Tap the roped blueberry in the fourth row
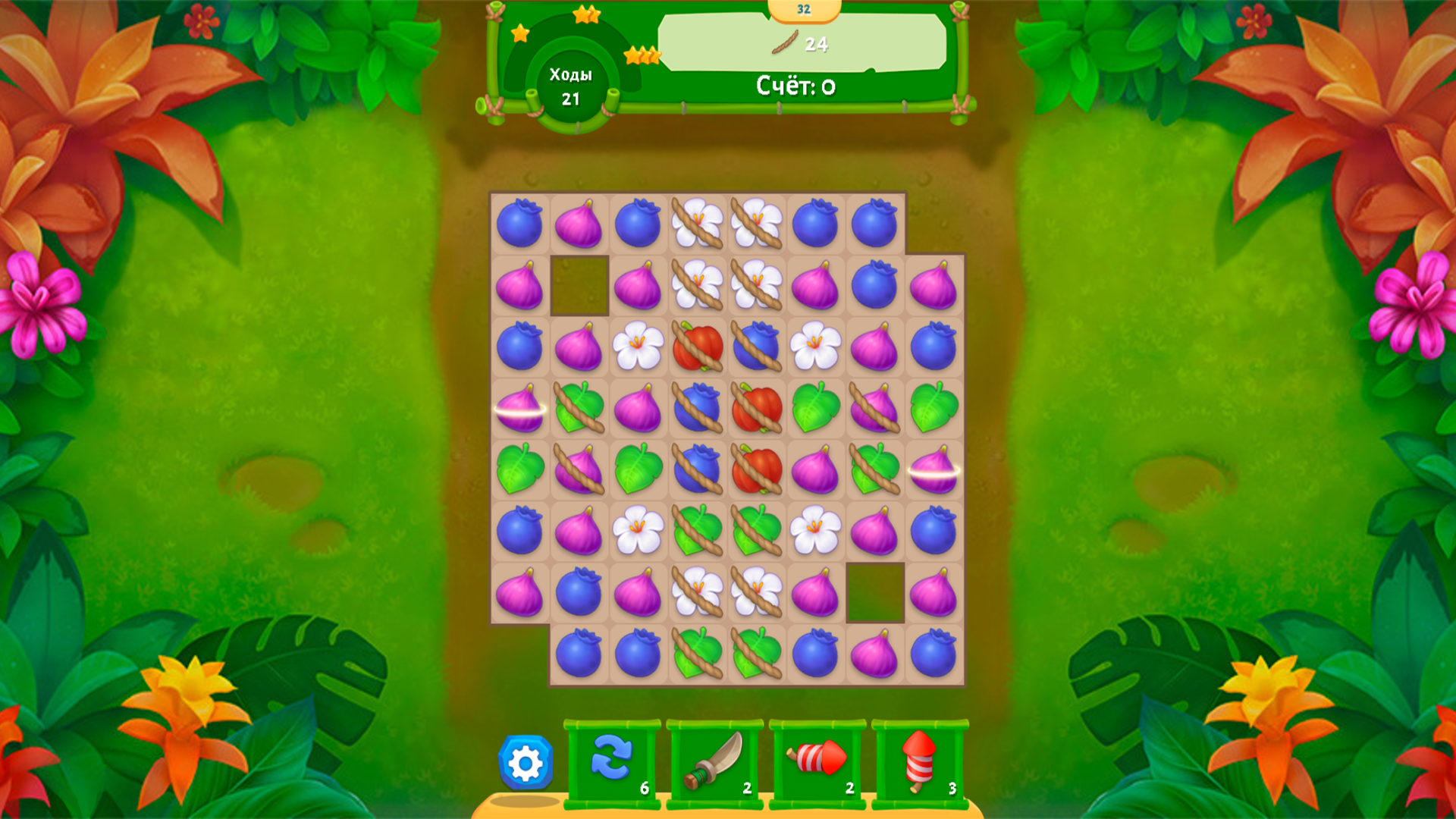This screenshot has height=819, width=1456. 698,409
